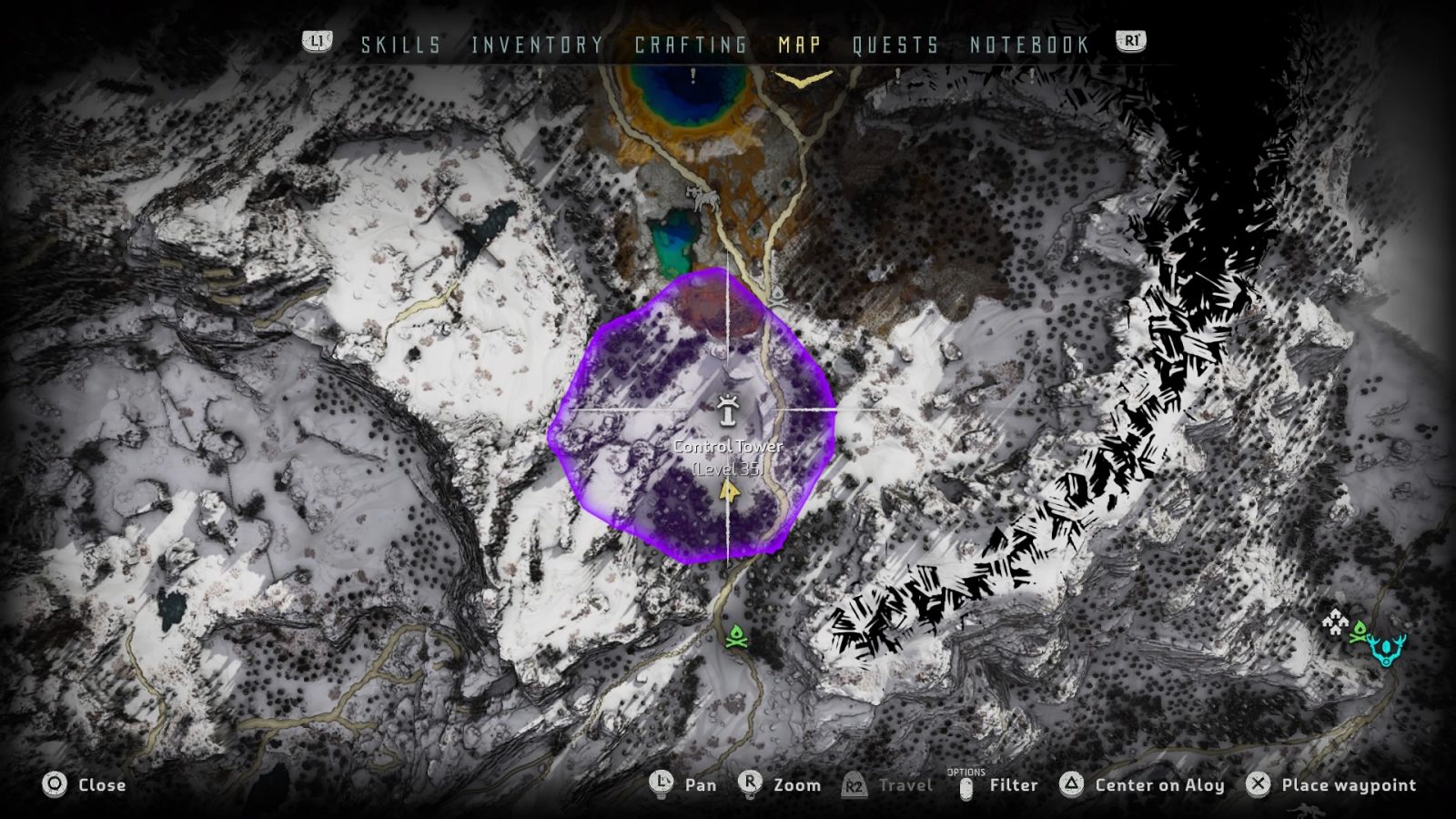Open the SKILLS tab

(399, 45)
